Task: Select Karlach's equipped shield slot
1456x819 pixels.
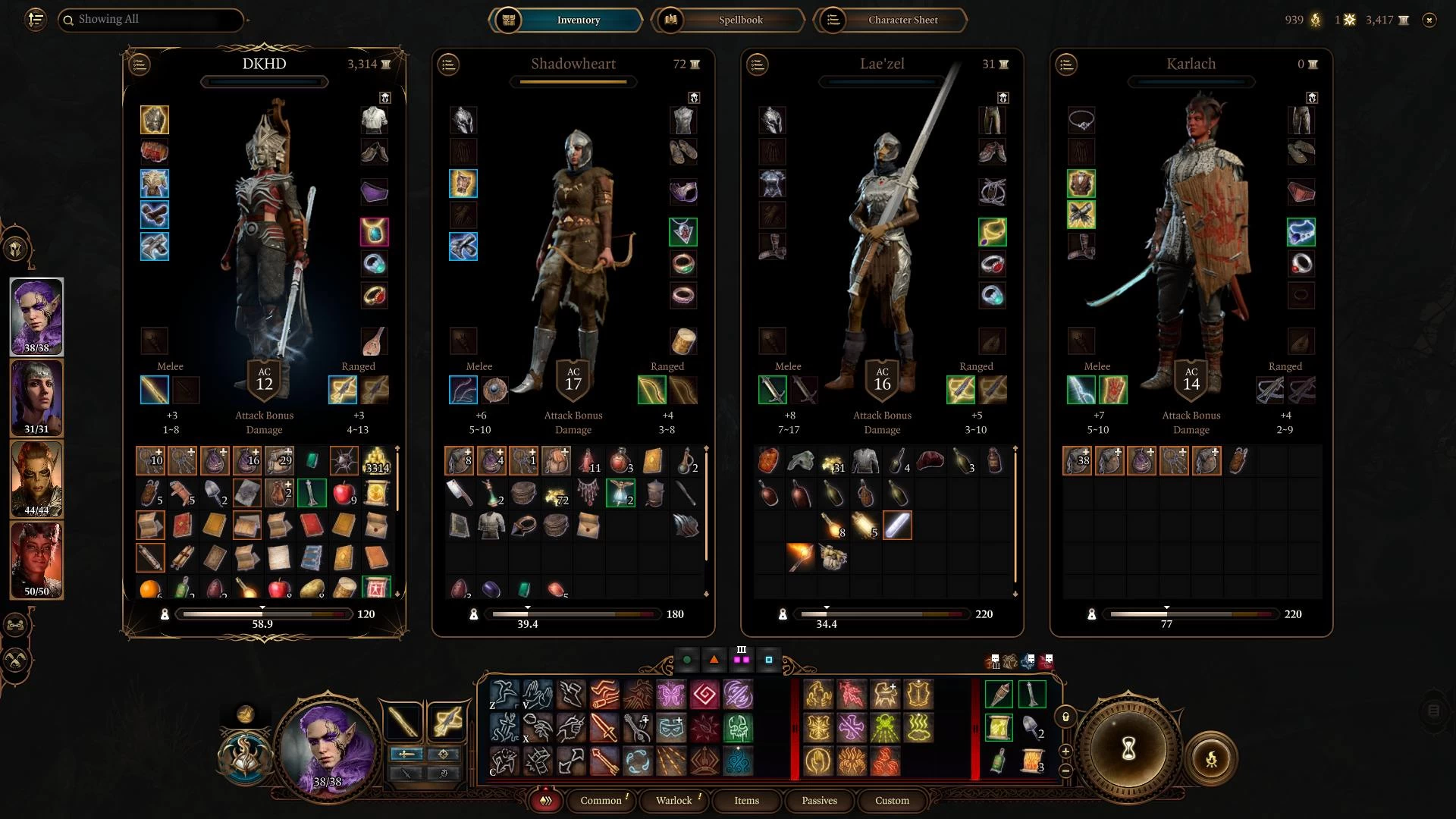Action: 1113,390
